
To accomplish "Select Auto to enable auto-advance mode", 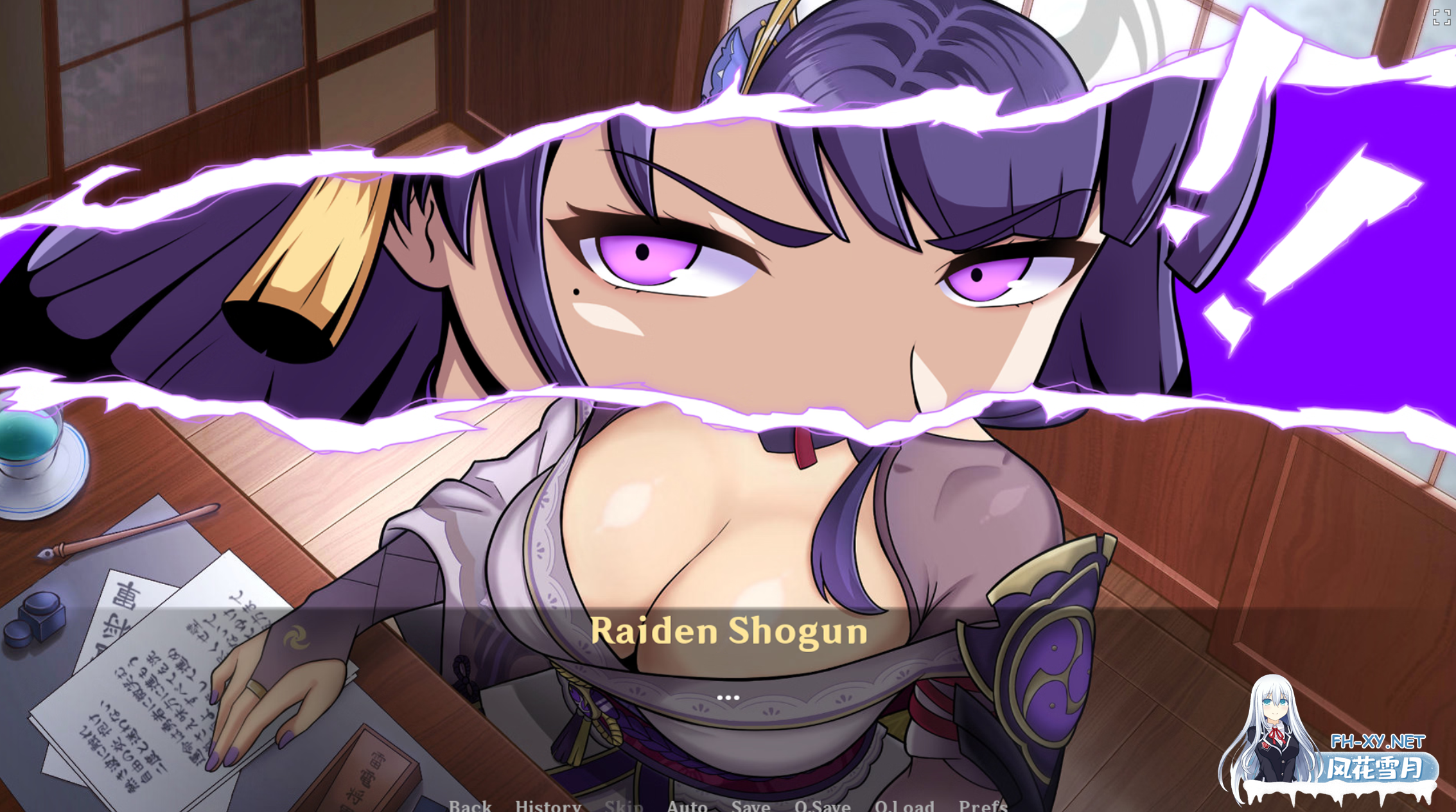I will tap(688, 804).
